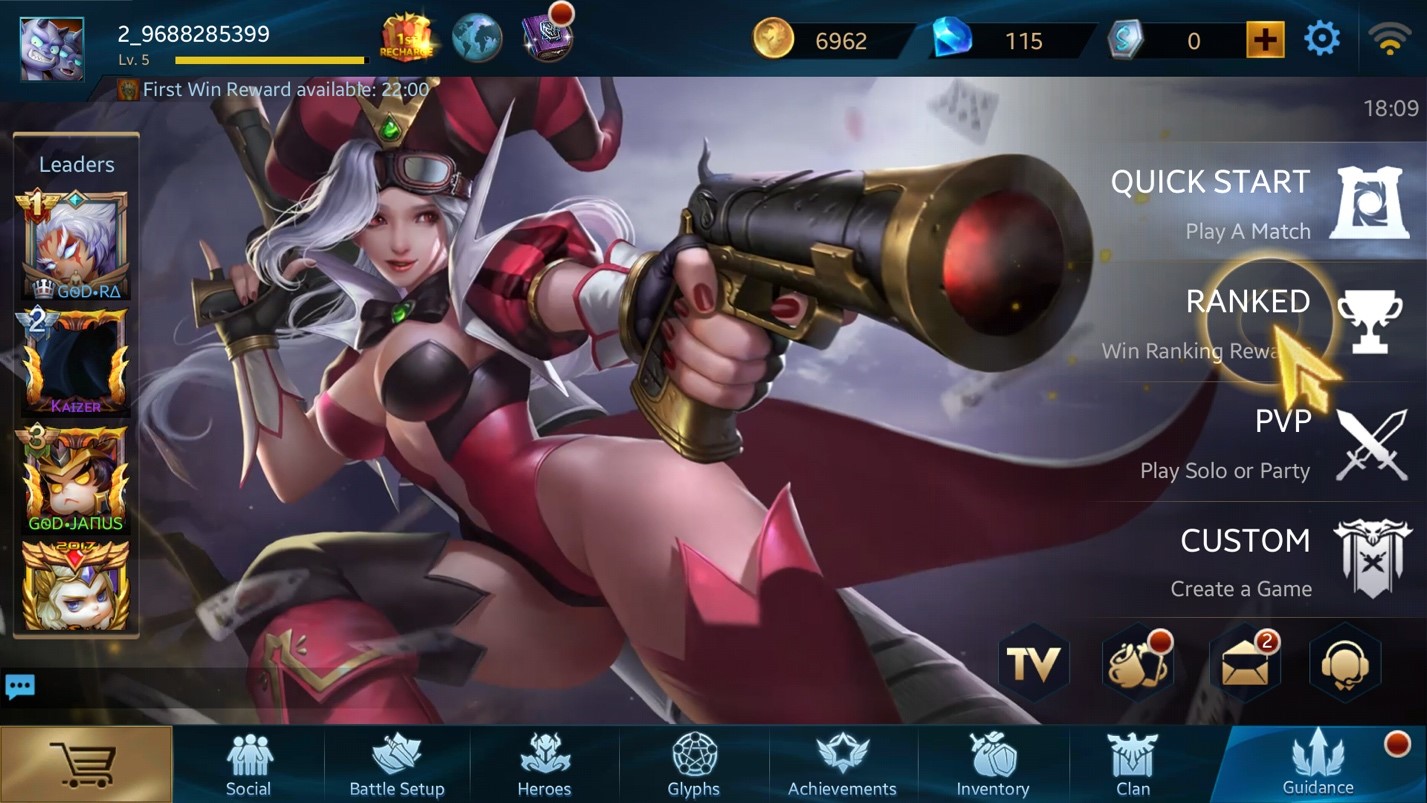1427x803 pixels.
Task: Check the mail envelope icon
Action: [x=1245, y=663]
